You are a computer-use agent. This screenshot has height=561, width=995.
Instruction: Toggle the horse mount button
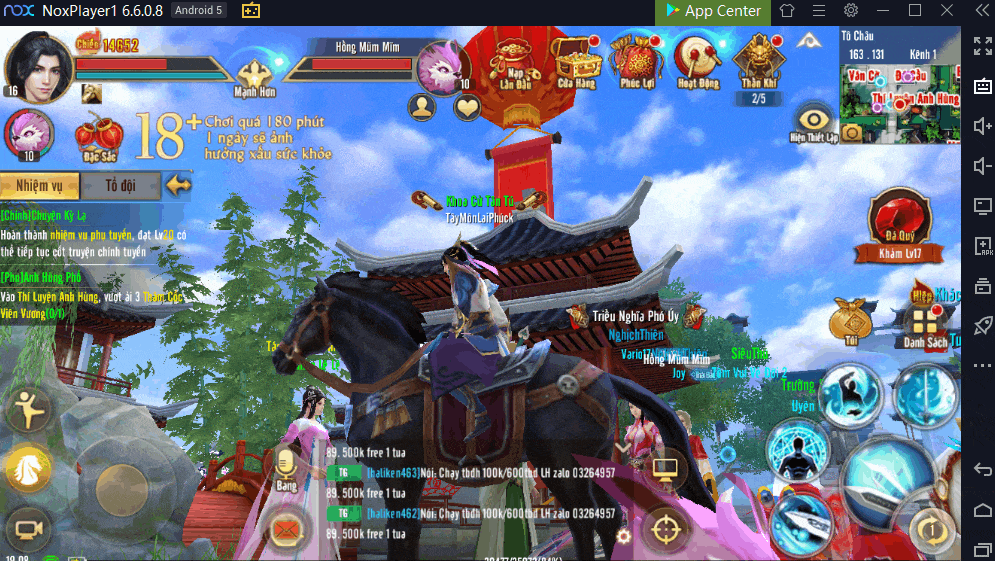[28, 469]
